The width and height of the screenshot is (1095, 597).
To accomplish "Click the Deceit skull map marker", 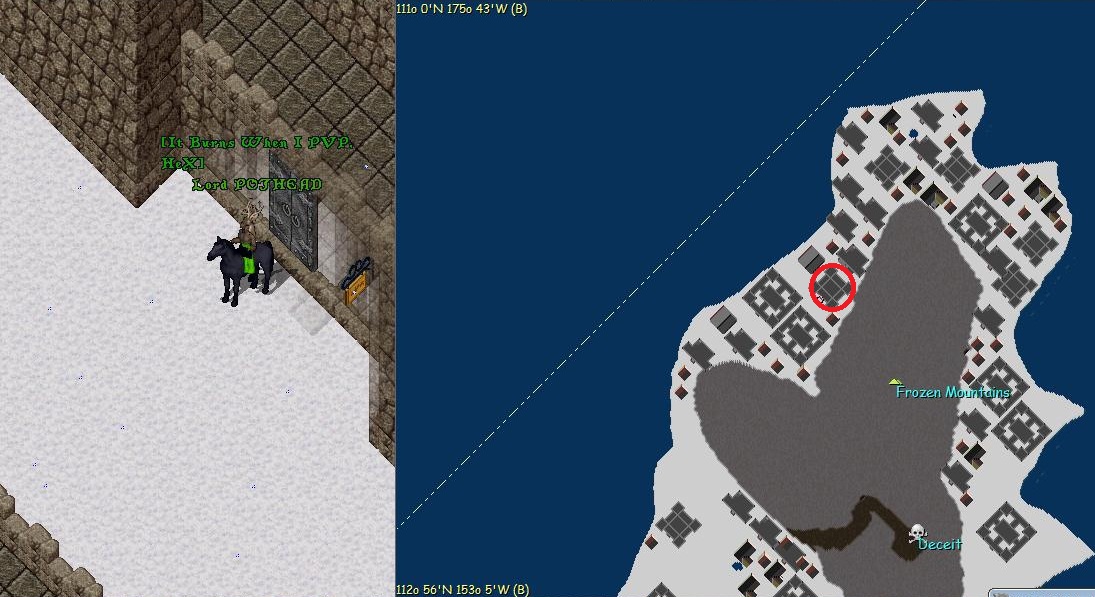I will point(917,534).
